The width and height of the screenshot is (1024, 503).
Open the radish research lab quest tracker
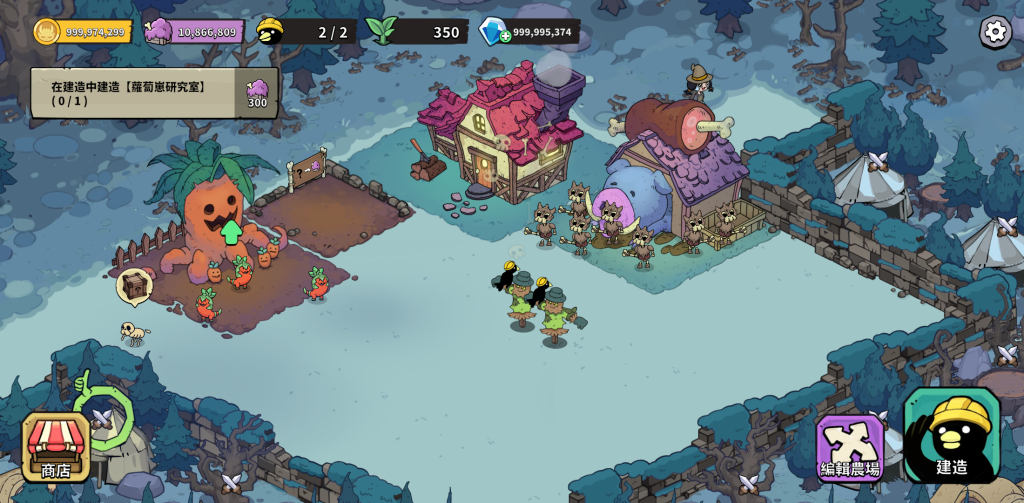click(x=154, y=93)
